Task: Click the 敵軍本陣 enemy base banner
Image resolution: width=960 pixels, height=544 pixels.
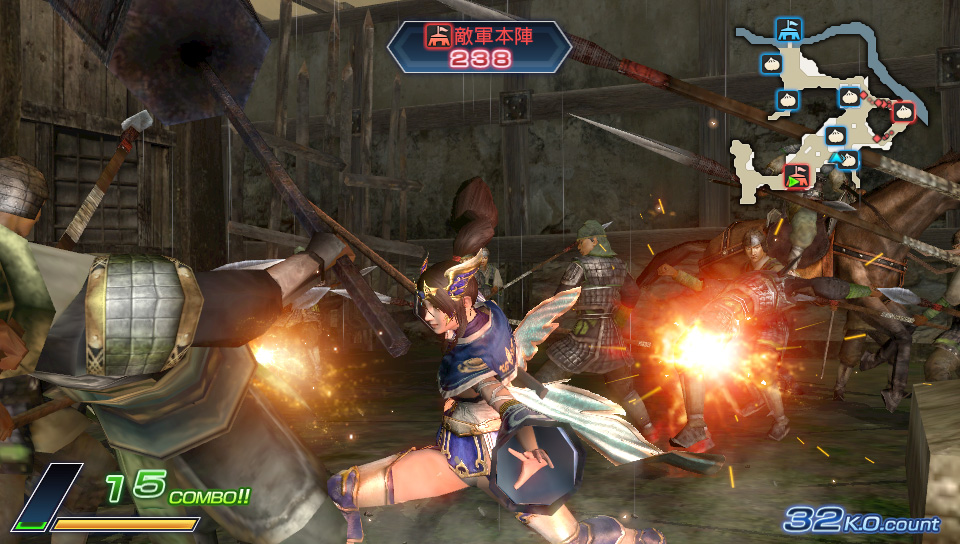Action: tap(479, 46)
